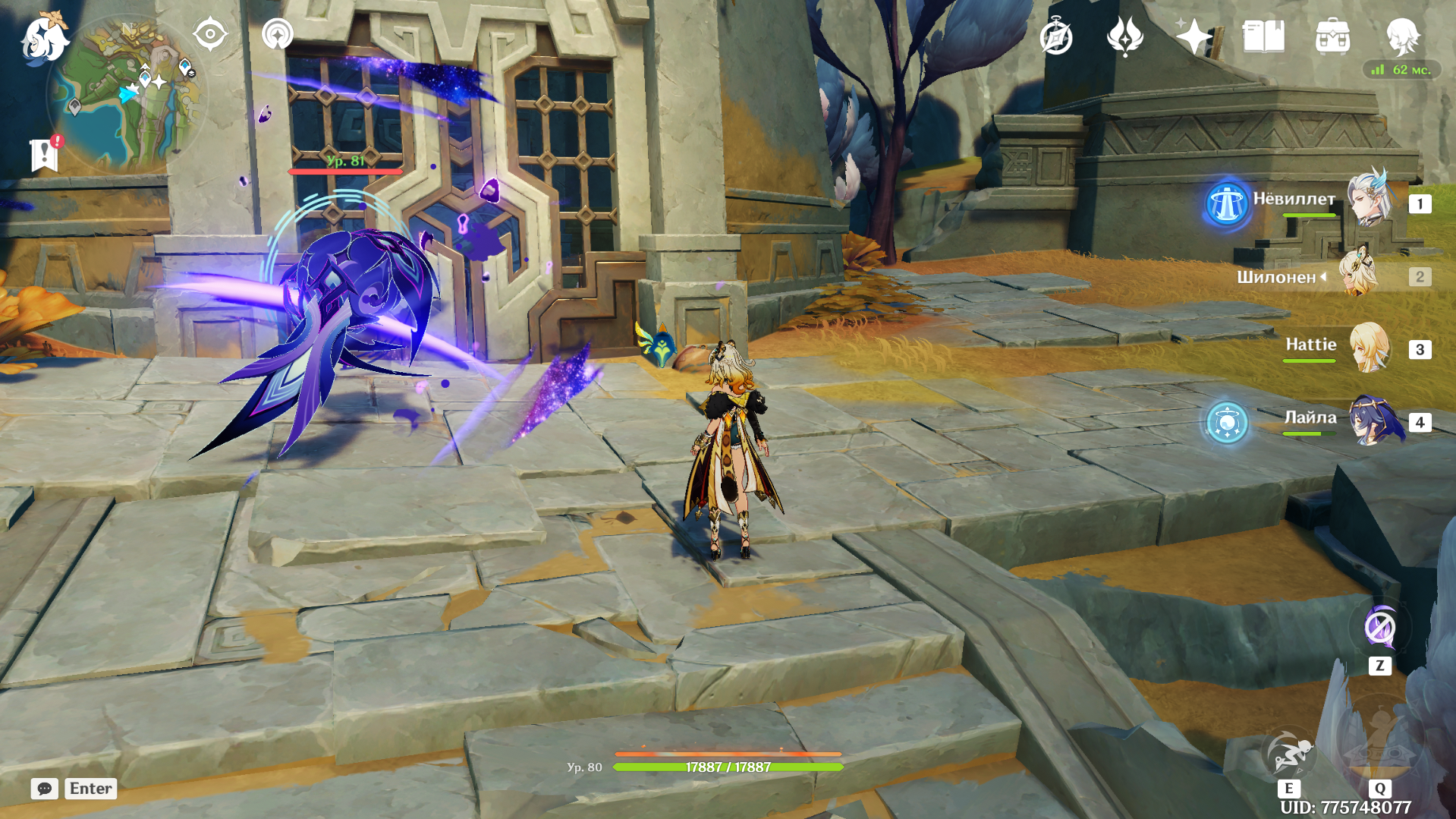Open the quest log exclamation icon
This screenshot has height=819, width=1456.
pos(46,154)
